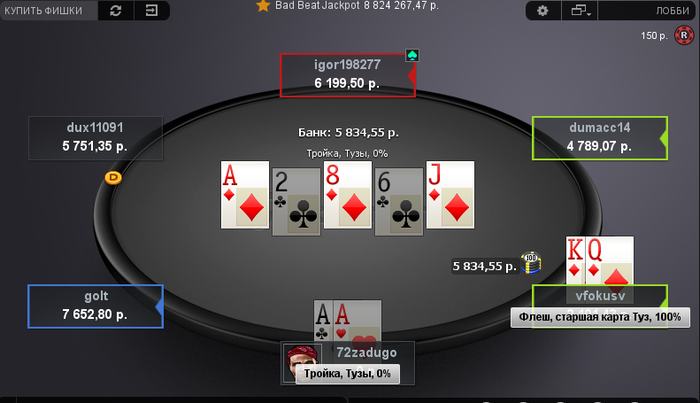Click 72zadugo's player avatar

point(299,358)
